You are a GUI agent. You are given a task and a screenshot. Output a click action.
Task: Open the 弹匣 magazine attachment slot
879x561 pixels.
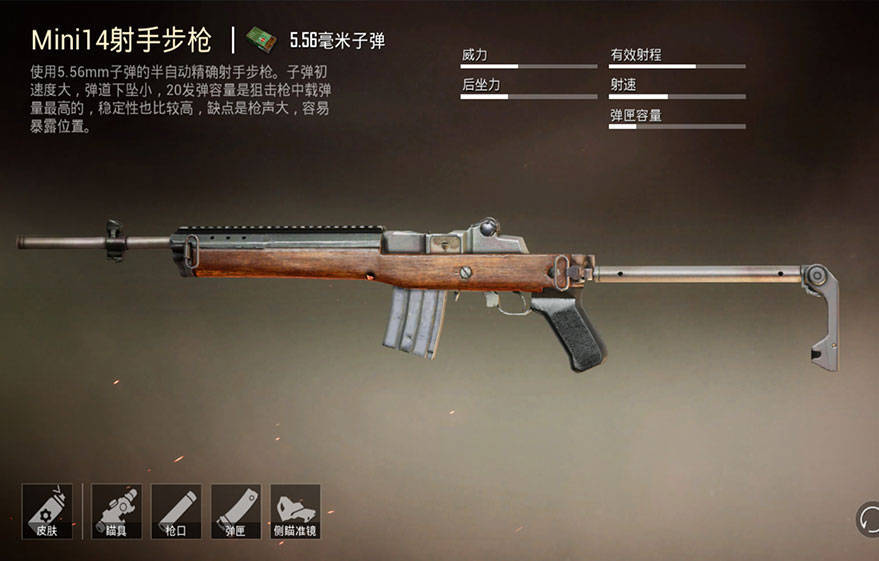236,511
